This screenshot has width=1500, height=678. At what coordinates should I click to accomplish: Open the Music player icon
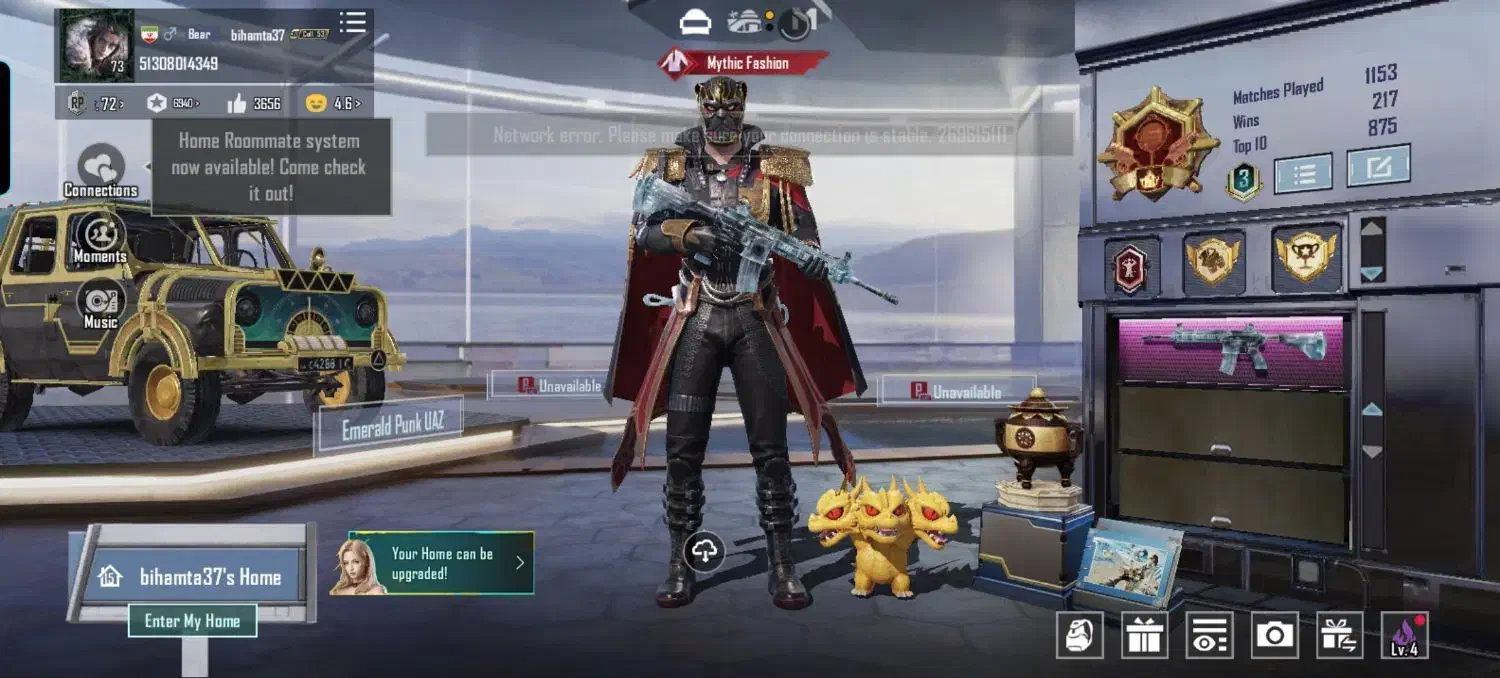(101, 301)
